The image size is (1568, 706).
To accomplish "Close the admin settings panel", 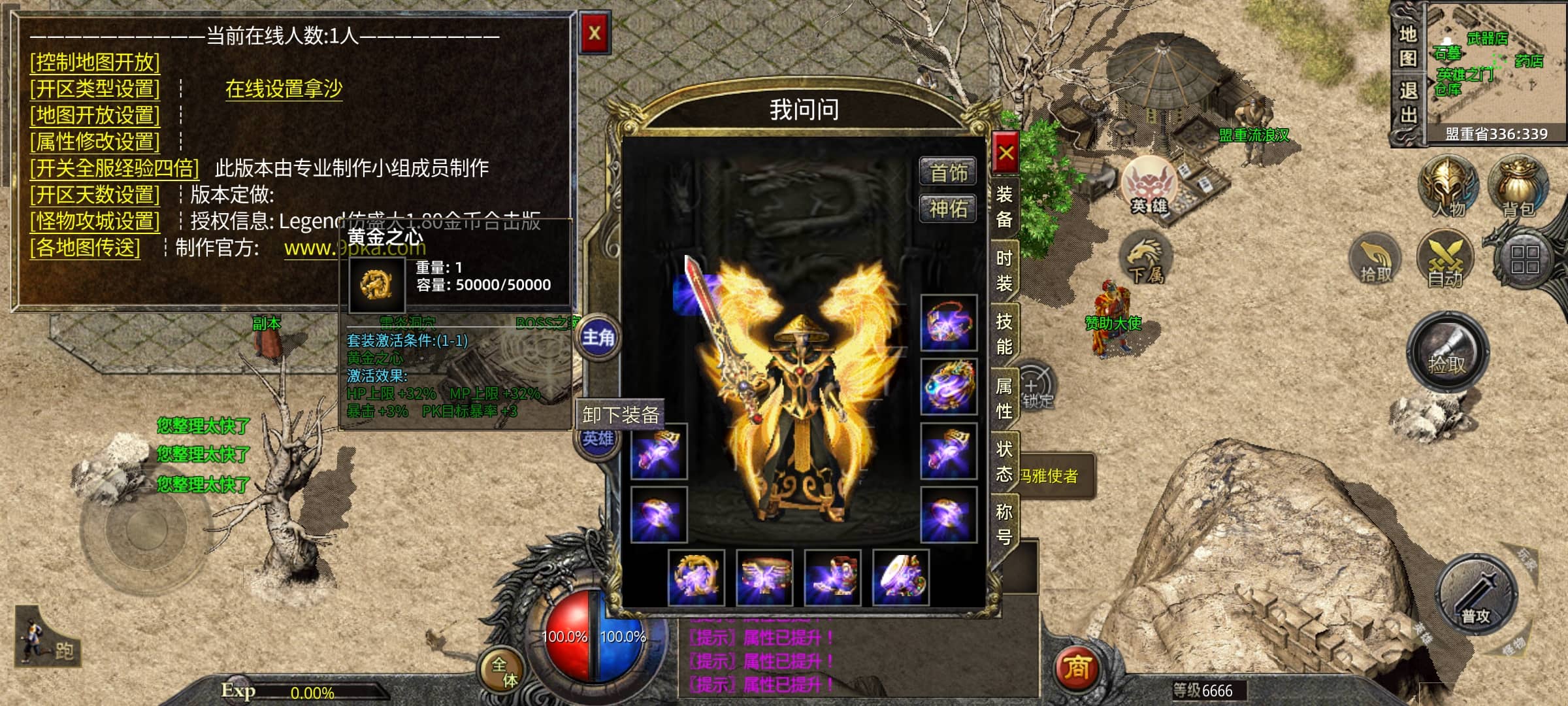I will 594,33.
